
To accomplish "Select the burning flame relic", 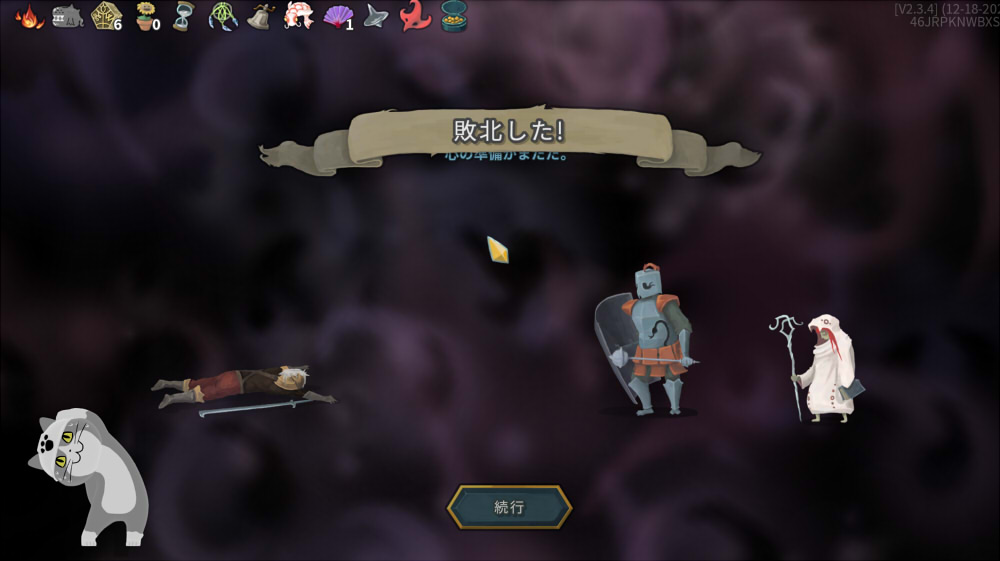I will (x=29, y=16).
